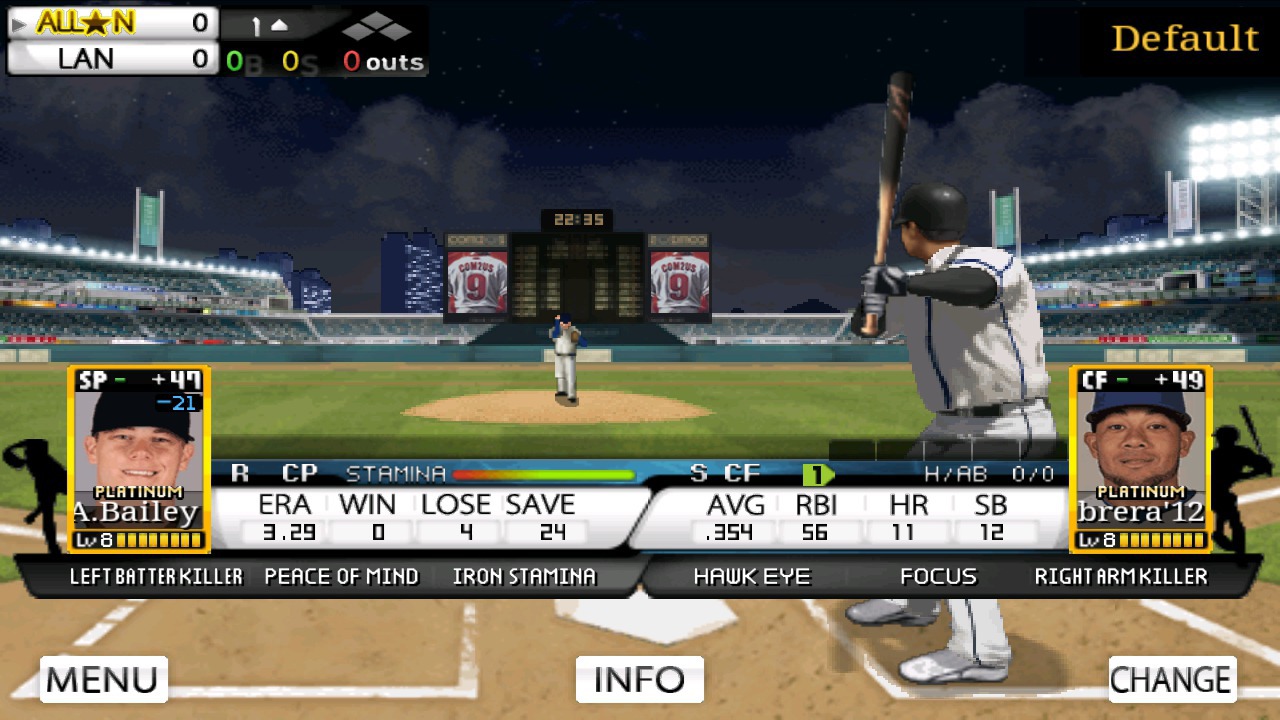Show the Focus skill
1280x720 pixels.
[937, 576]
